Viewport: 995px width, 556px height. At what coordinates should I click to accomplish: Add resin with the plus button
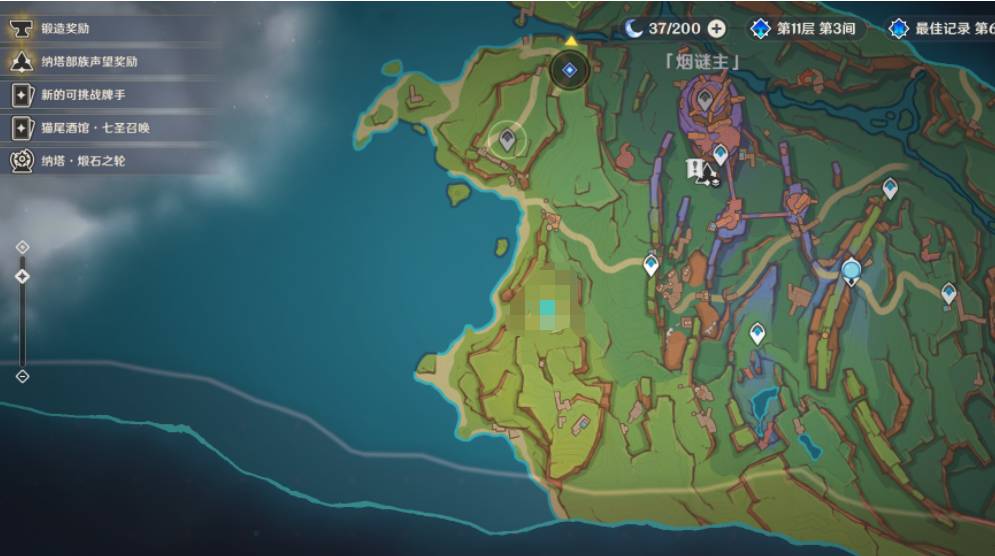coord(717,29)
